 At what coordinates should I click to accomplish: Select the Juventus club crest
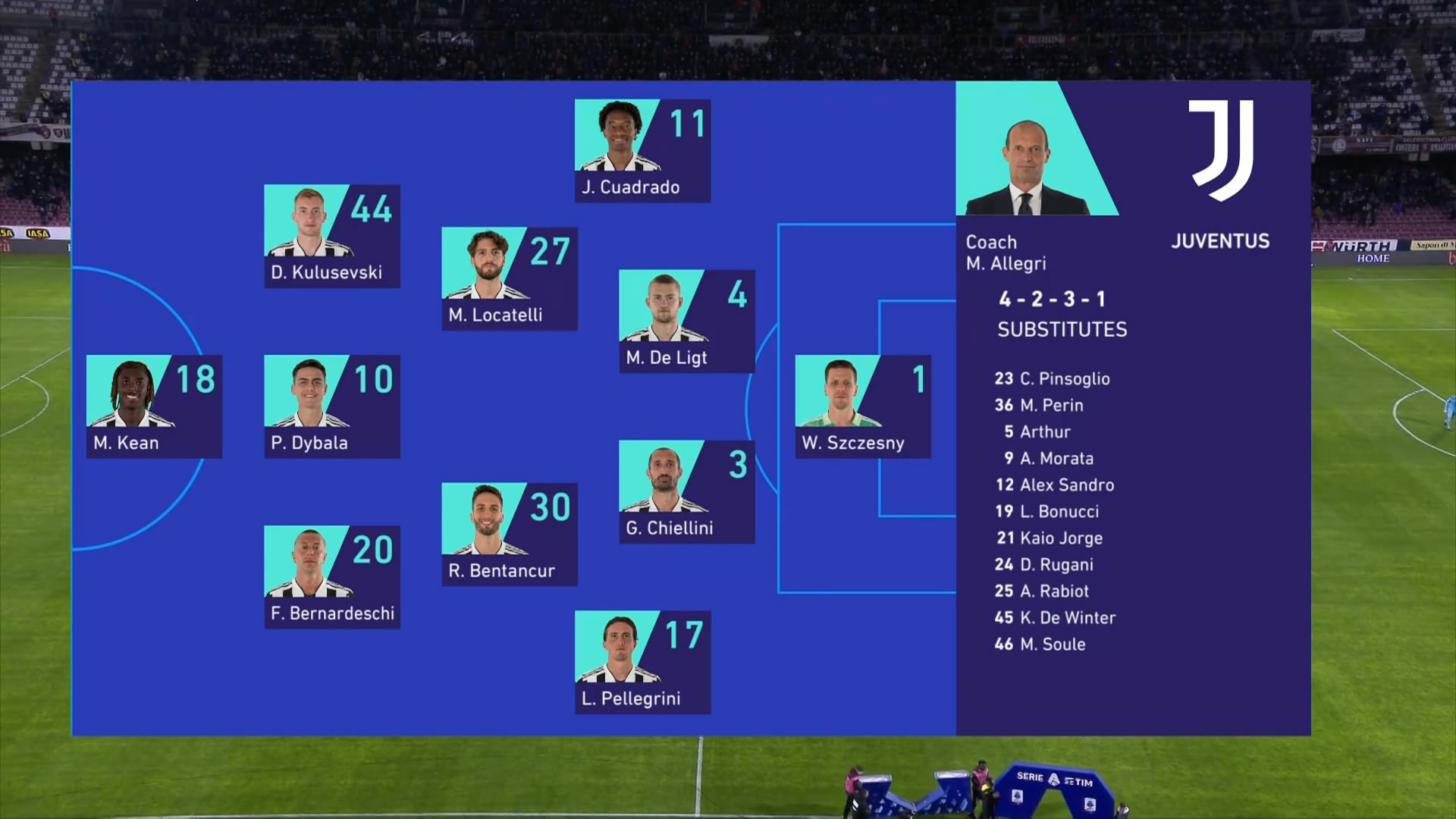tap(1220, 151)
